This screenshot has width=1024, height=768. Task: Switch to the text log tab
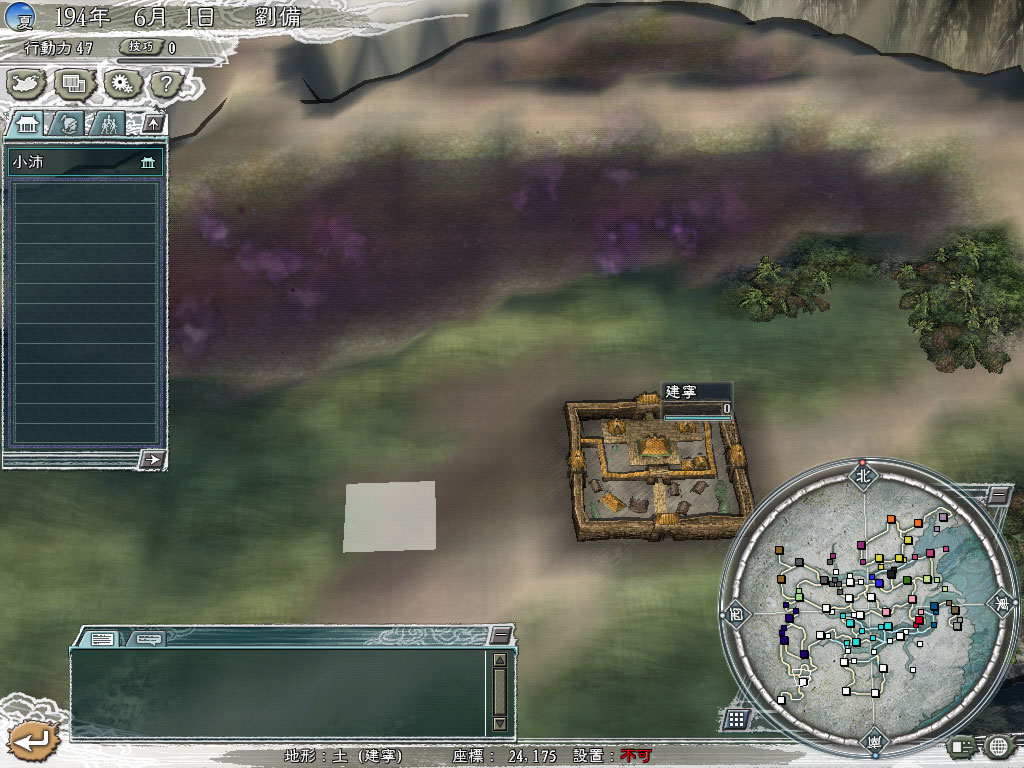coord(102,638)
